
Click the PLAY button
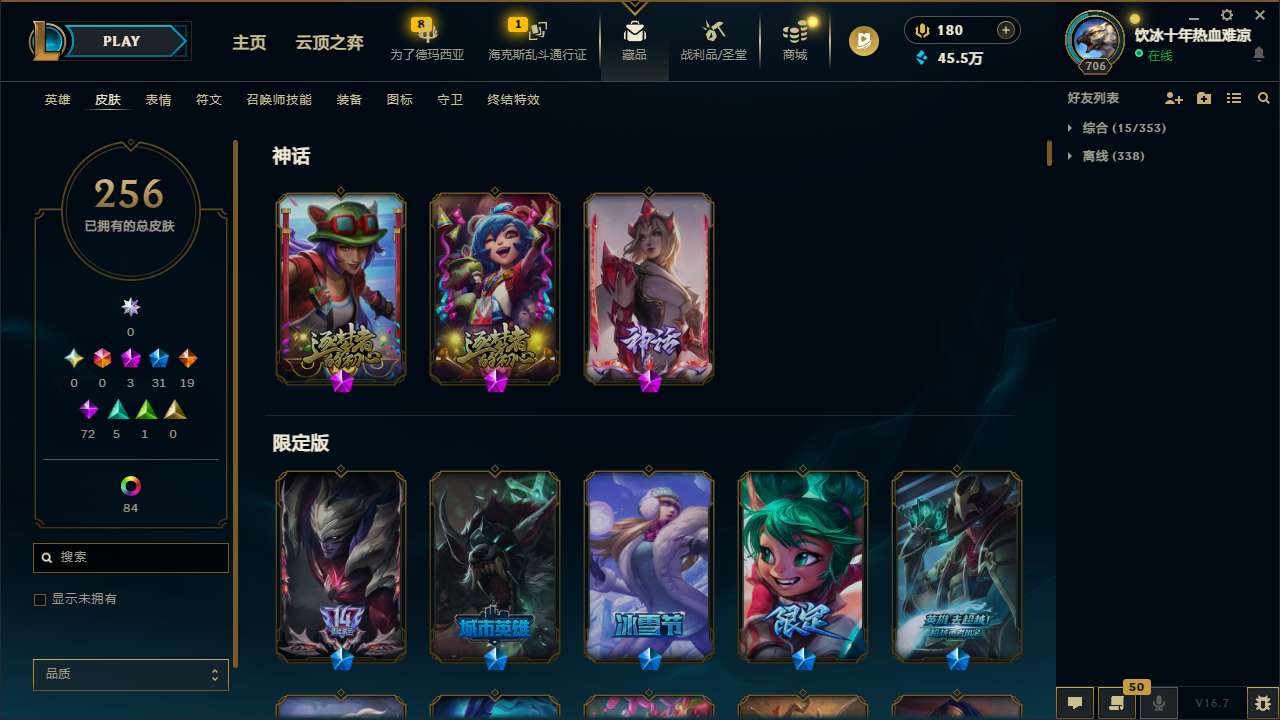tap(121, 41)
